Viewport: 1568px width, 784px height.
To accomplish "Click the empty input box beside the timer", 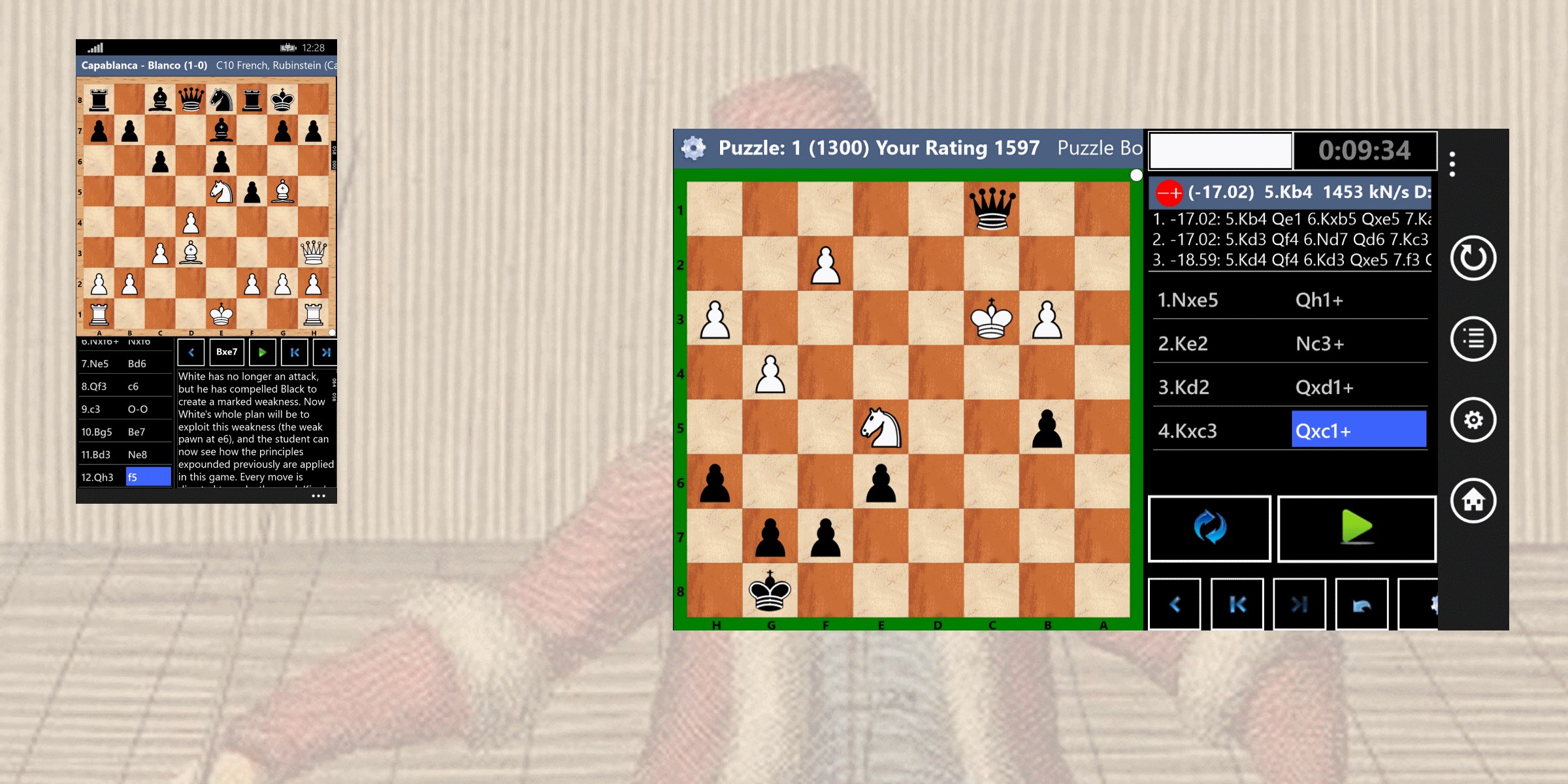I will (1220, 150).
